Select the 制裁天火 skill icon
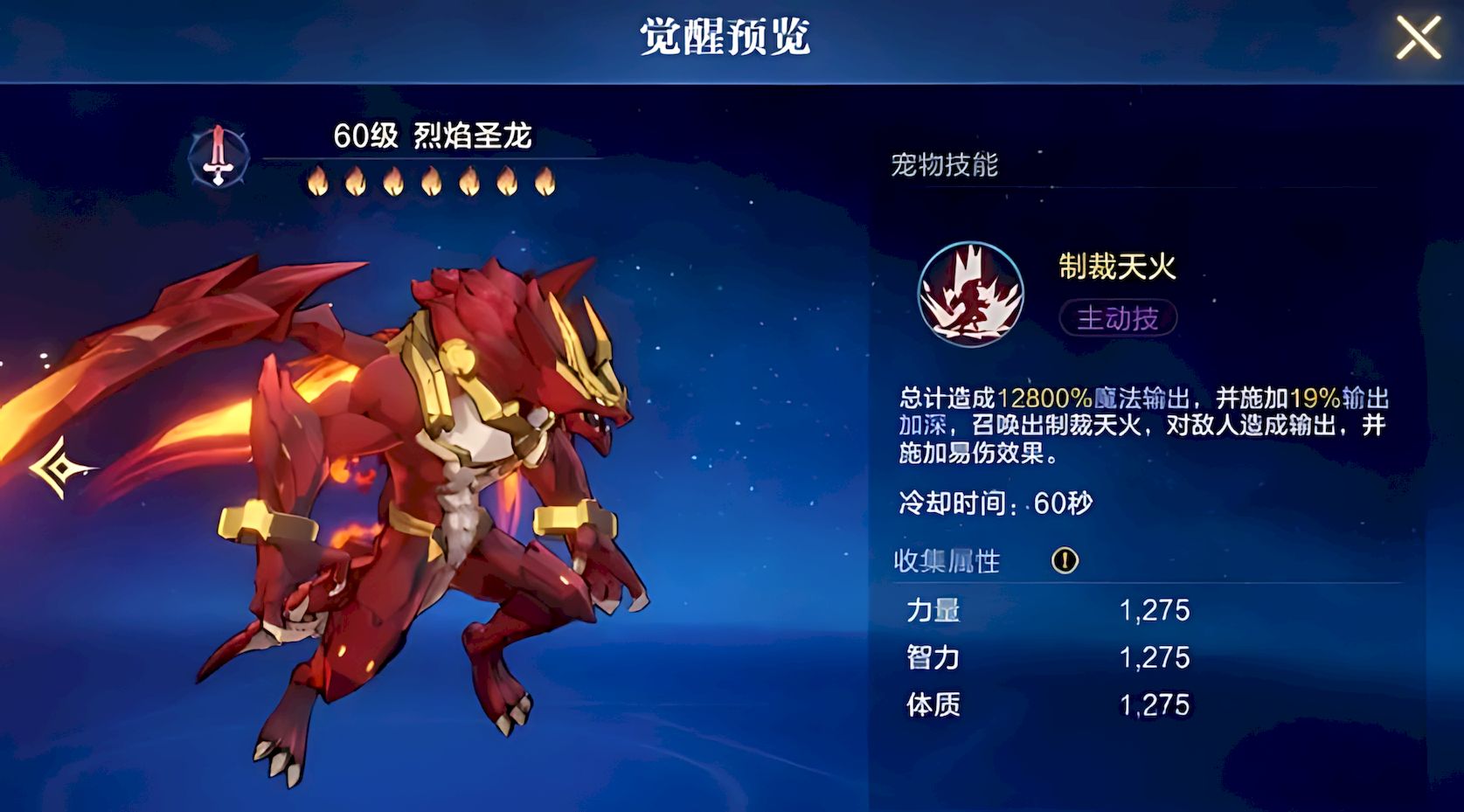Viewport: 1464px width, 812px height. pyautogui.click(x=970, y=294)
